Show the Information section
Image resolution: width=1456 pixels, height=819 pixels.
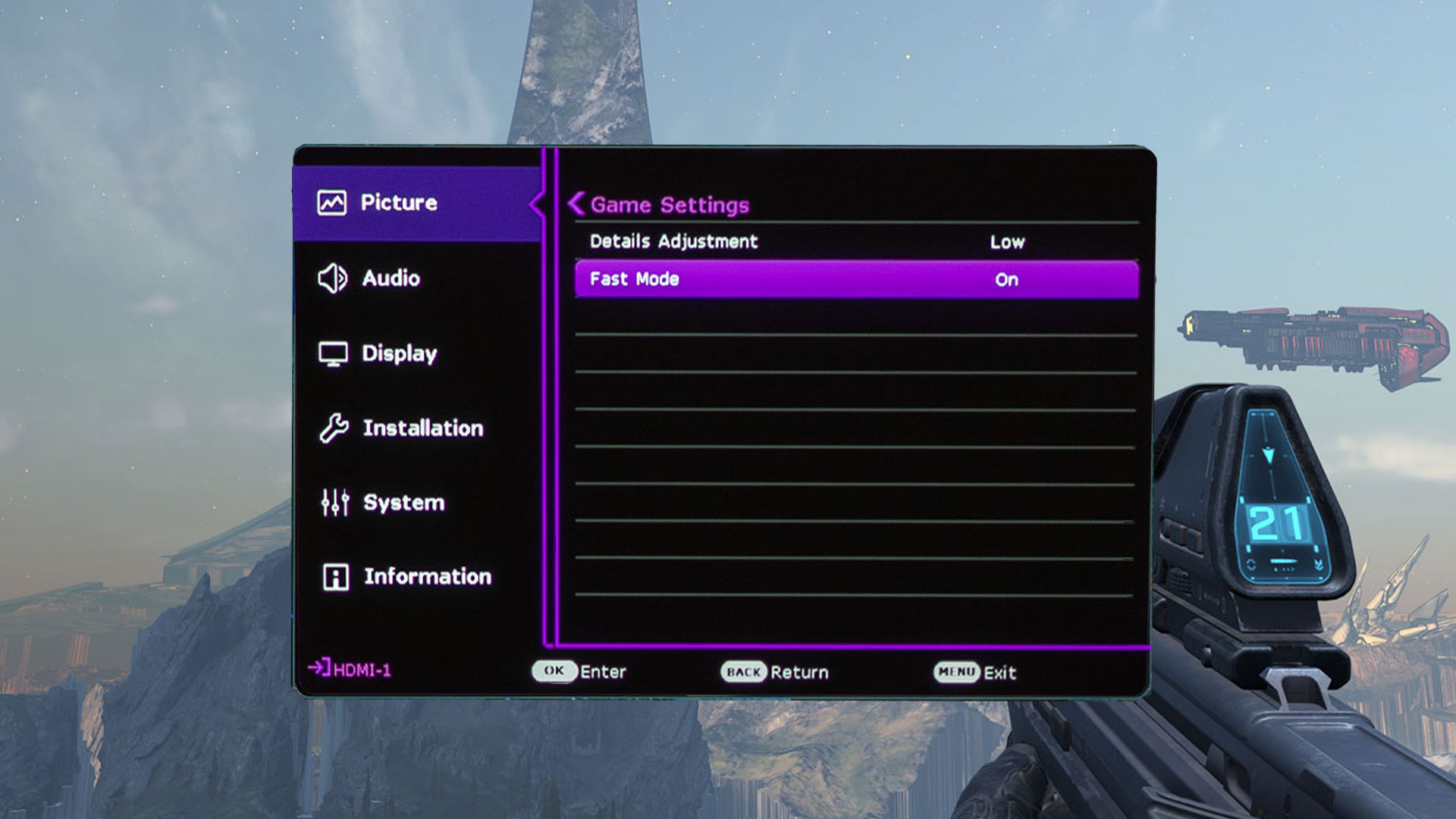427,577
